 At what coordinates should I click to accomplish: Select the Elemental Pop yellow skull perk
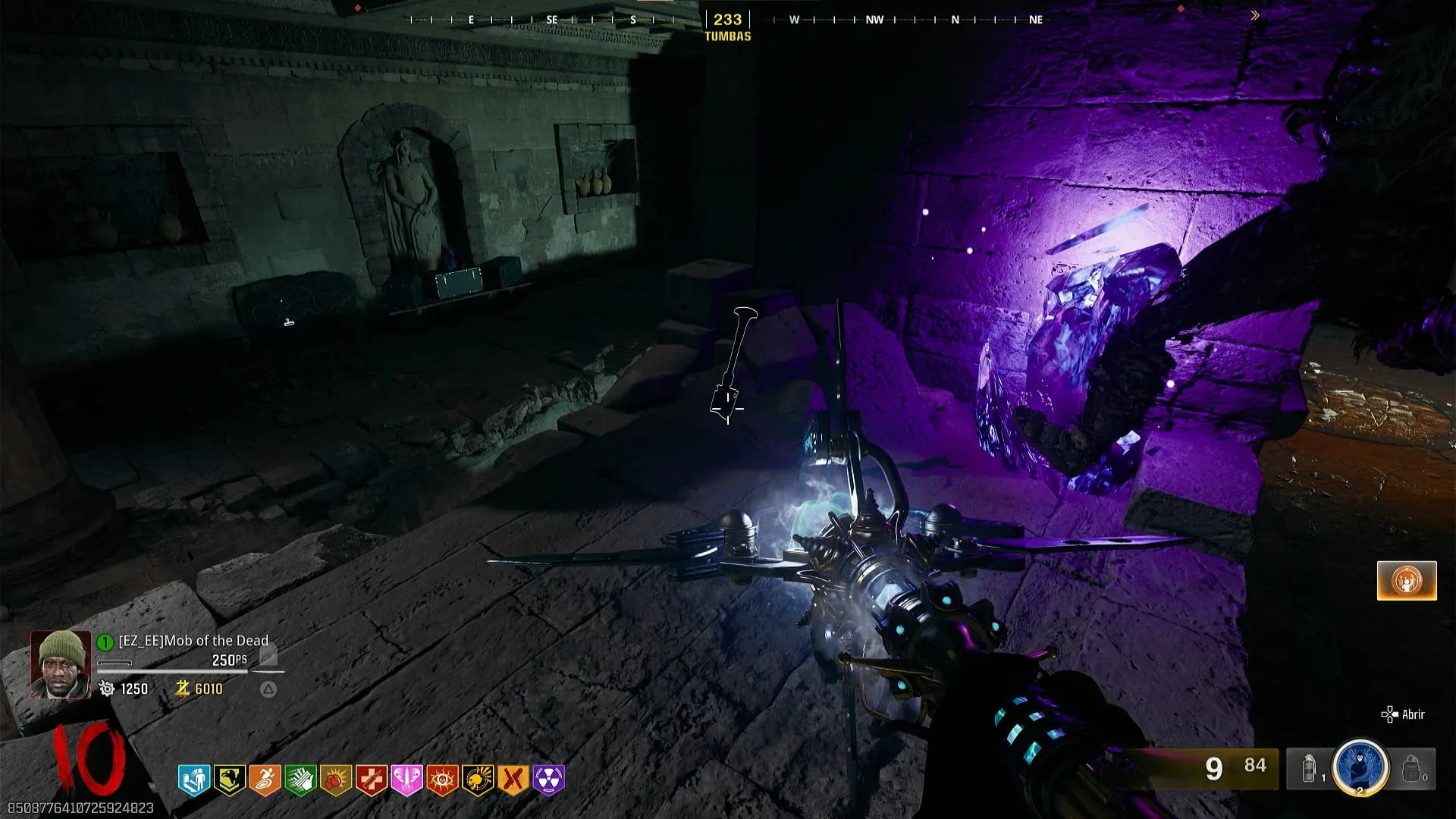[478, 780]
